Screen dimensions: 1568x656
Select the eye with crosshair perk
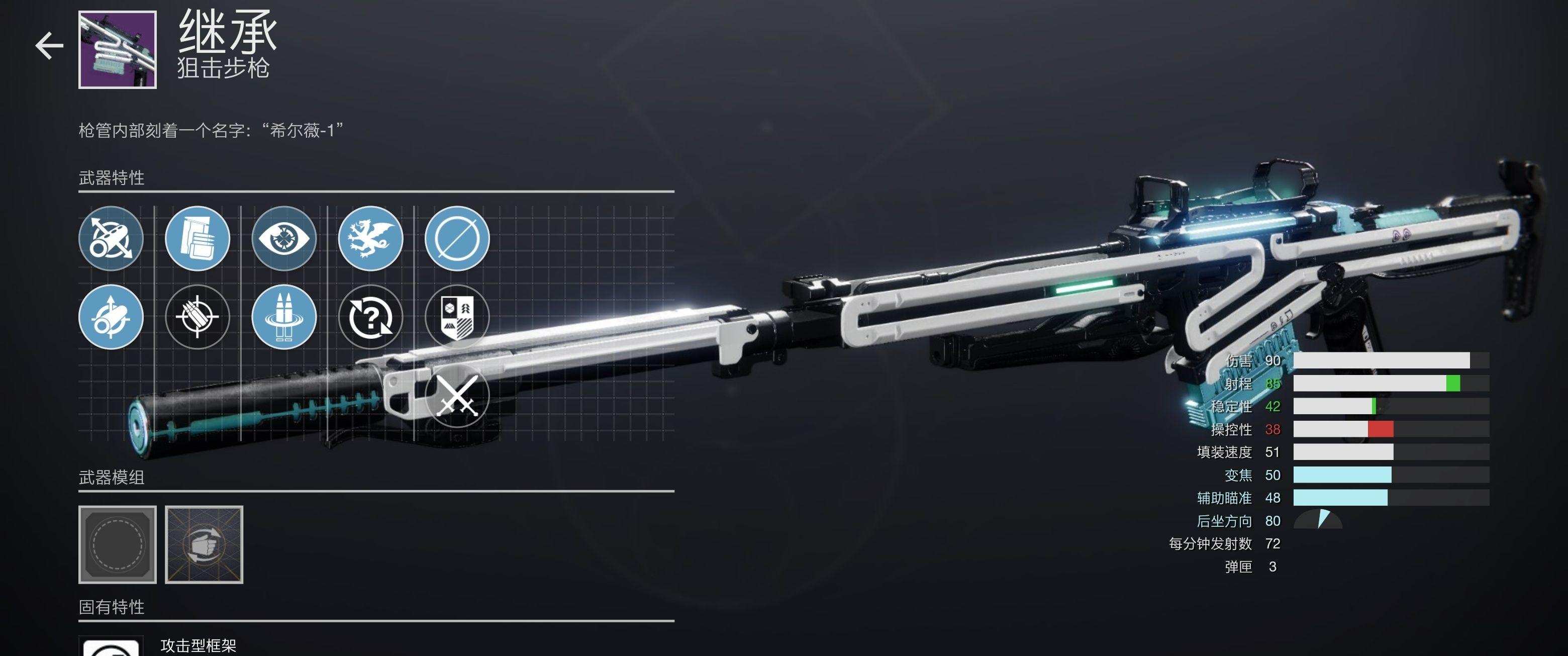(283, 239)
